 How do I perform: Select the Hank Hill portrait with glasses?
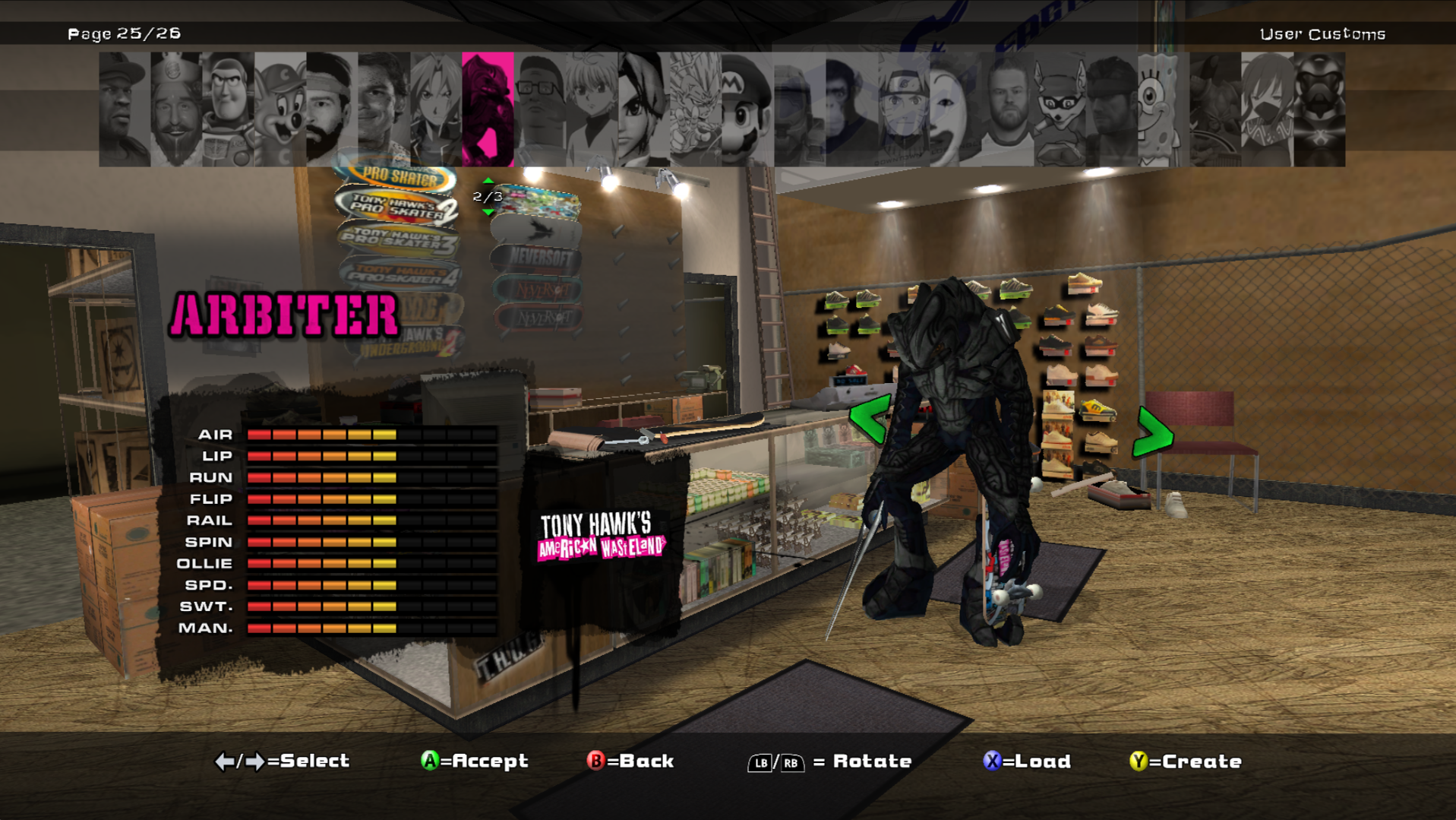540,109
